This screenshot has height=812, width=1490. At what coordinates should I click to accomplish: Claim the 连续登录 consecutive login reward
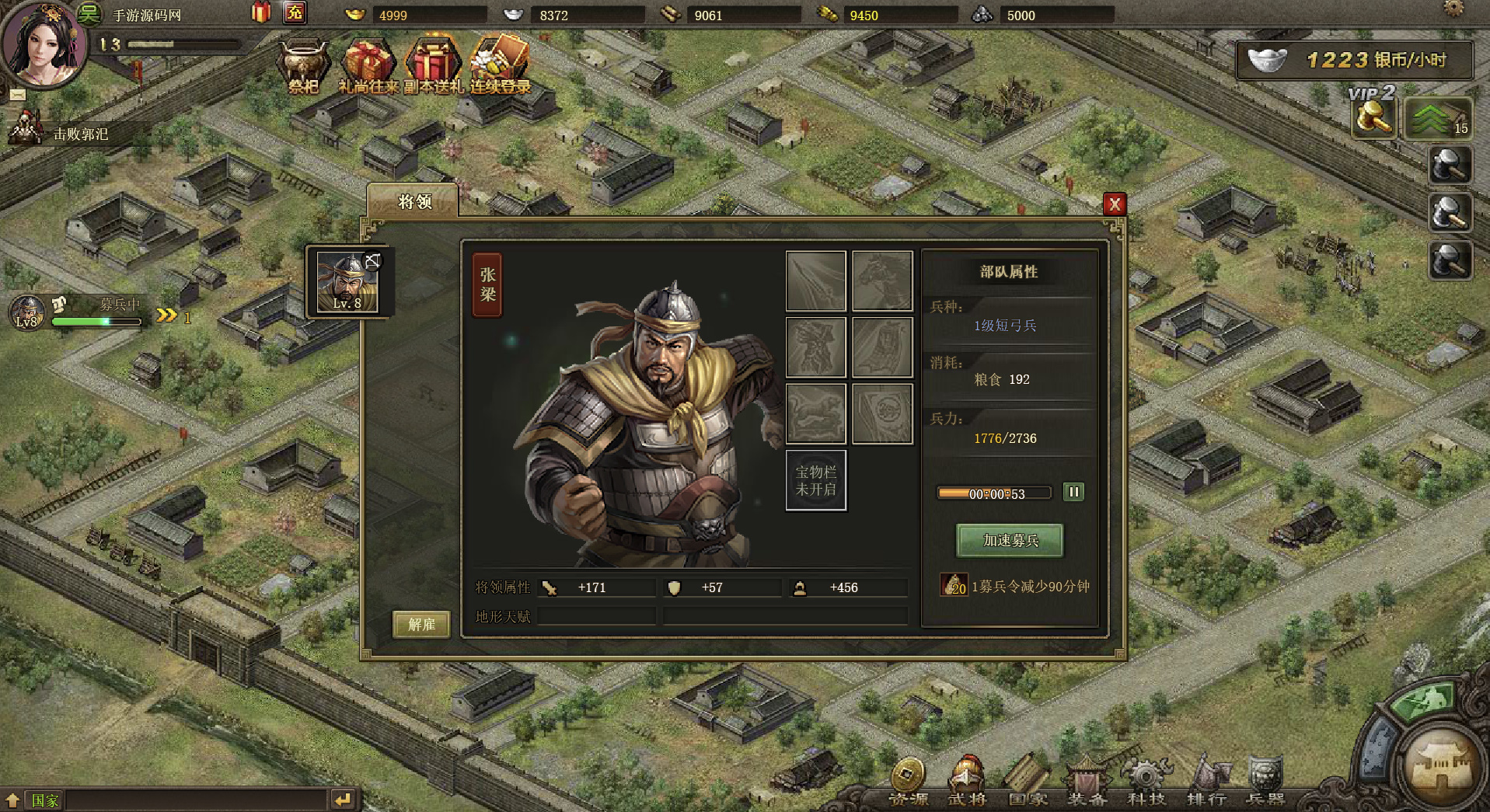point(500,66)
